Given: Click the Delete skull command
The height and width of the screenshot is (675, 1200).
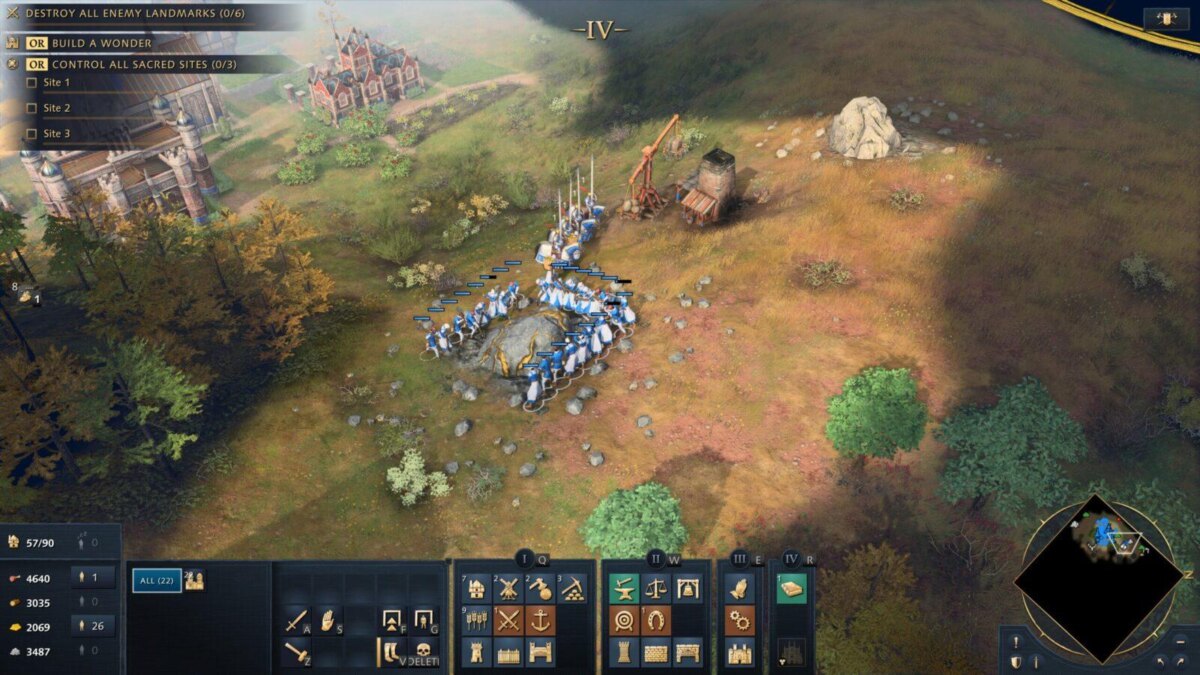Looking at the screenshot, I should (425, 651).
